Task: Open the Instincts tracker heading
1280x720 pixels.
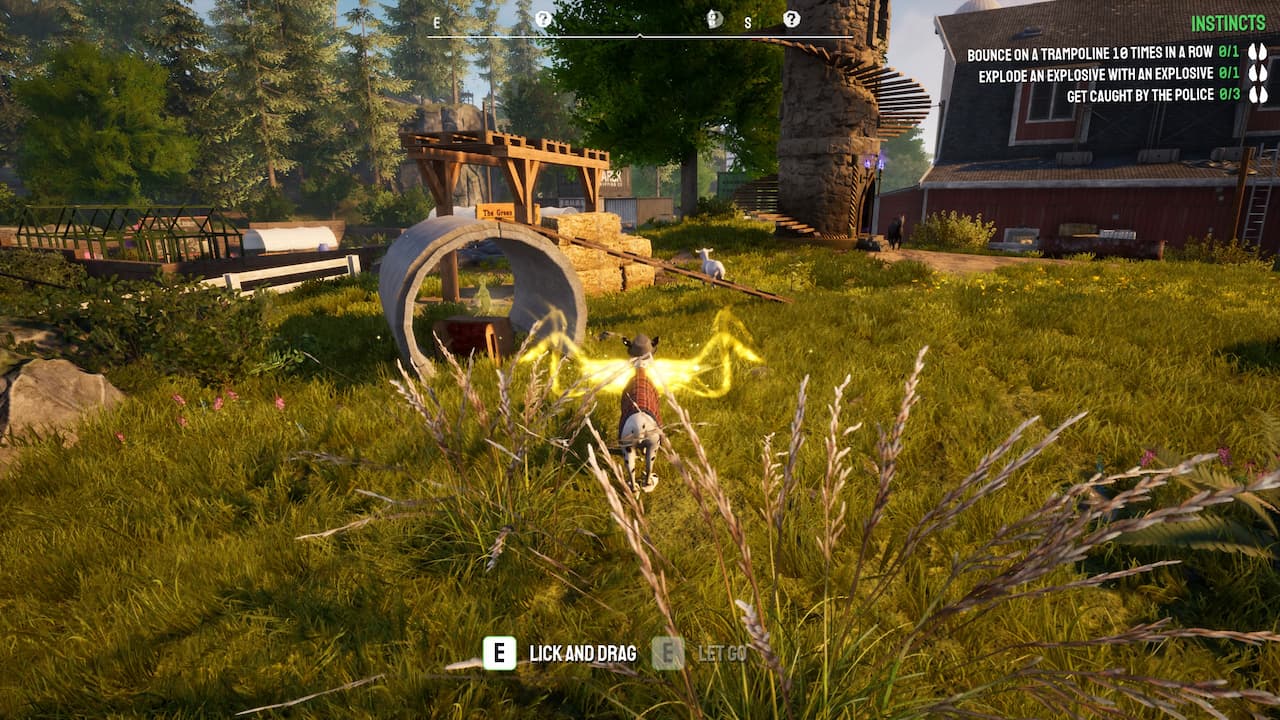Action: pyautogui.click(x=1229, y=23)
